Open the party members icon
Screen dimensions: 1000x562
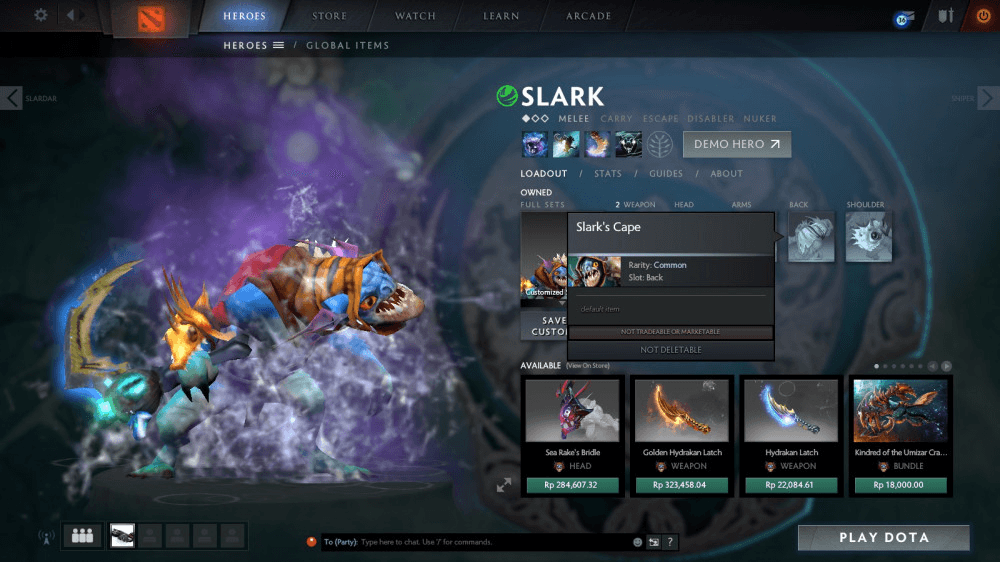80,536
